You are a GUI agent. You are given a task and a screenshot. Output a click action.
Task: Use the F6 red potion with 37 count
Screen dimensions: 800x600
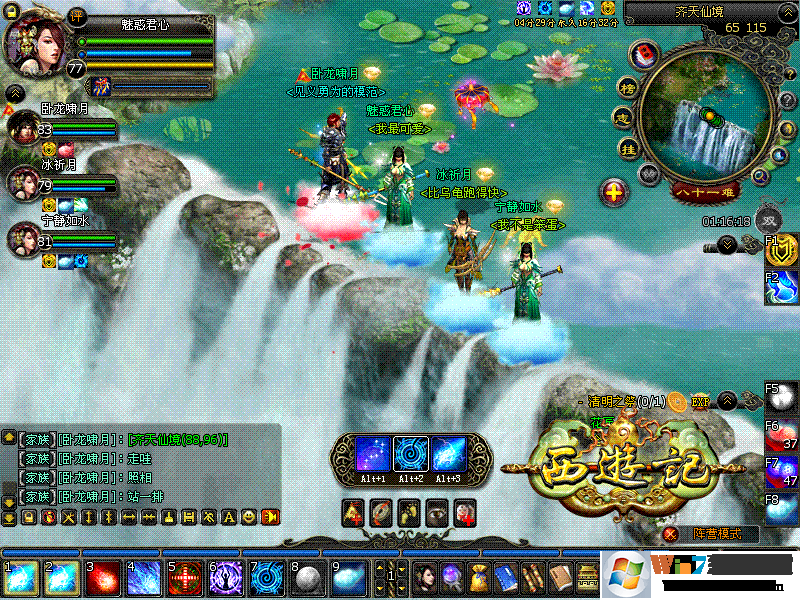coord(782,434)
